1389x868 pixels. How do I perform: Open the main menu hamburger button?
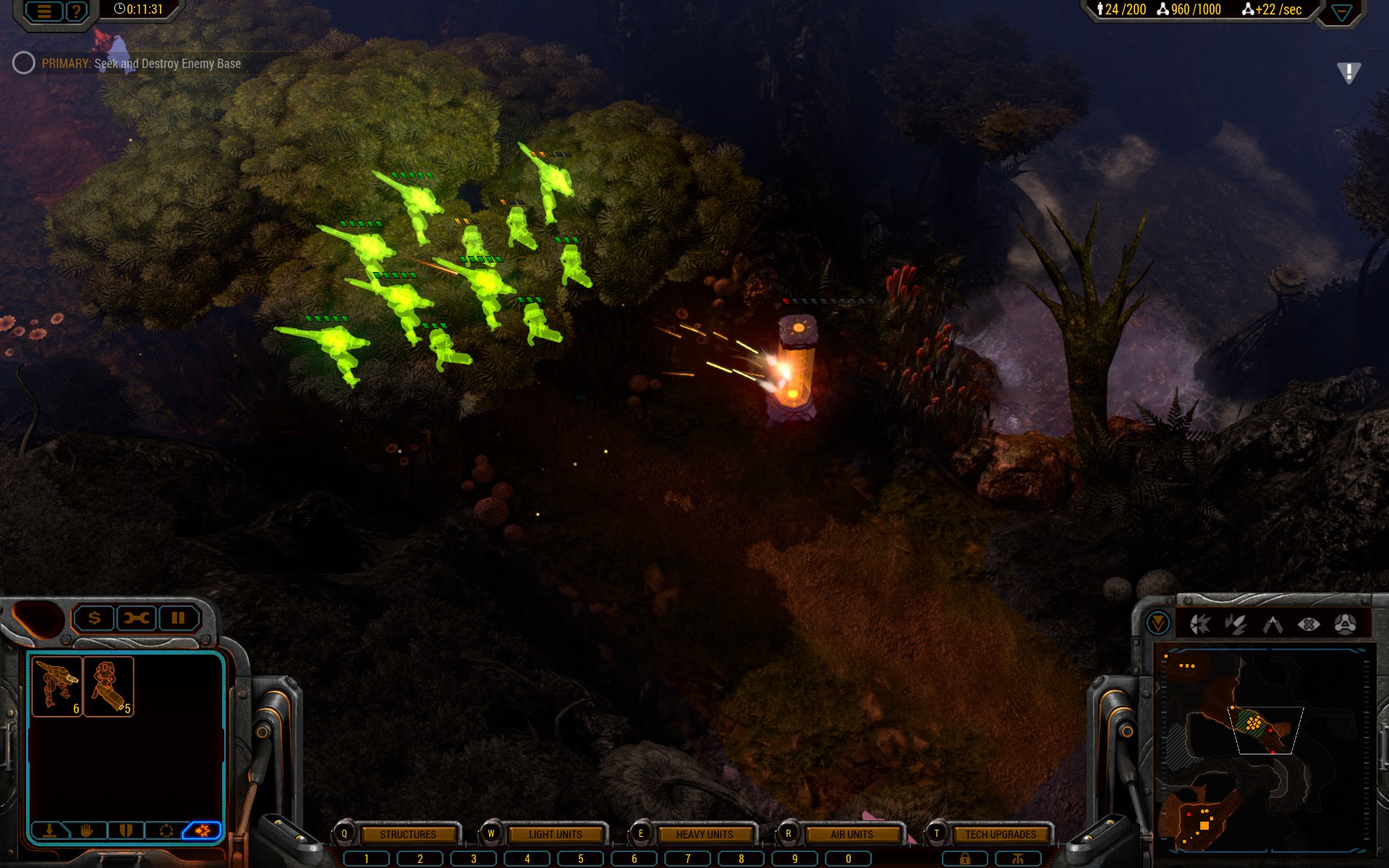click(44, 11)
